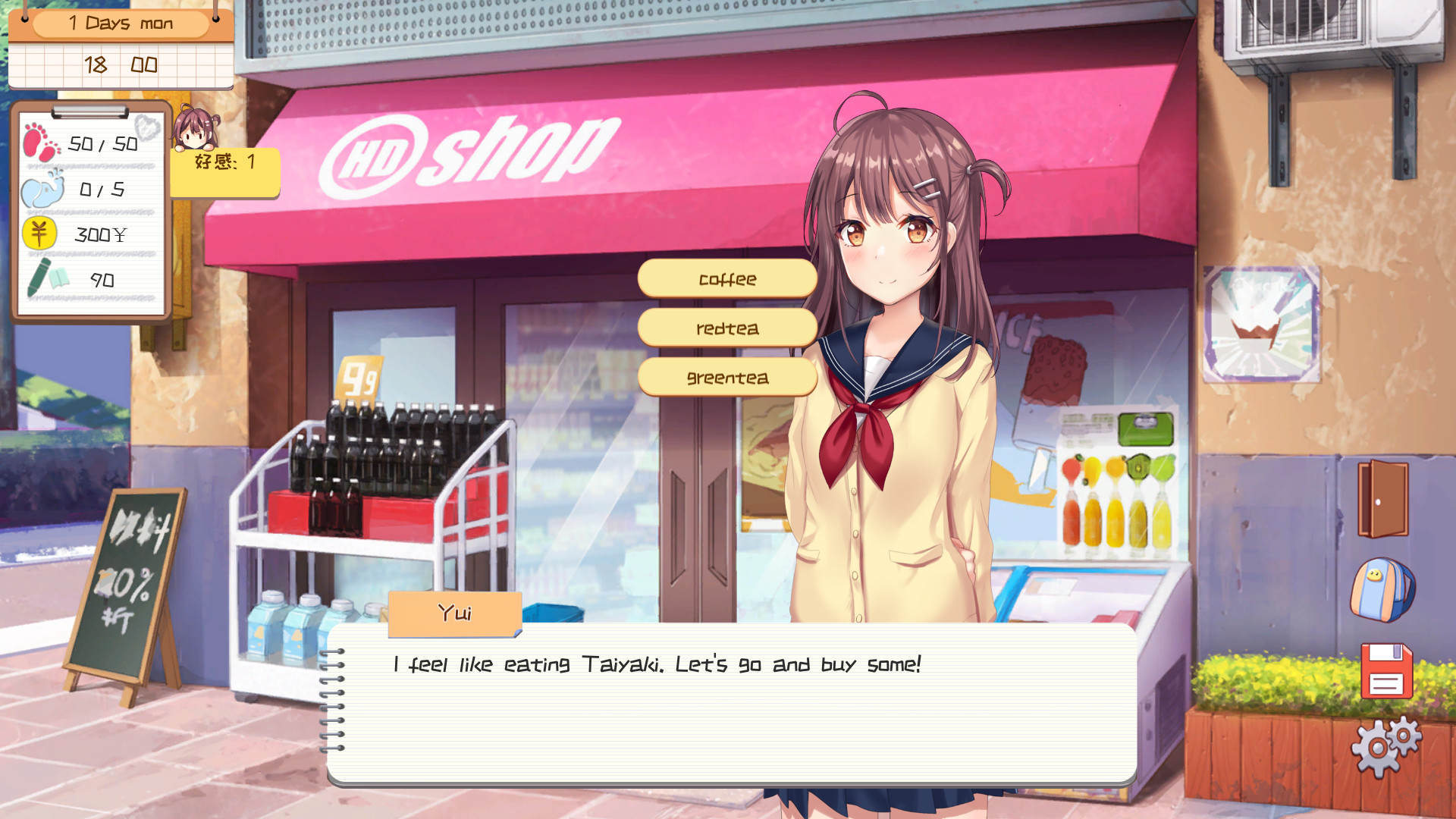Select the whale counter icon
This screenshot has width=1456, height=819.
coord(44,190)
